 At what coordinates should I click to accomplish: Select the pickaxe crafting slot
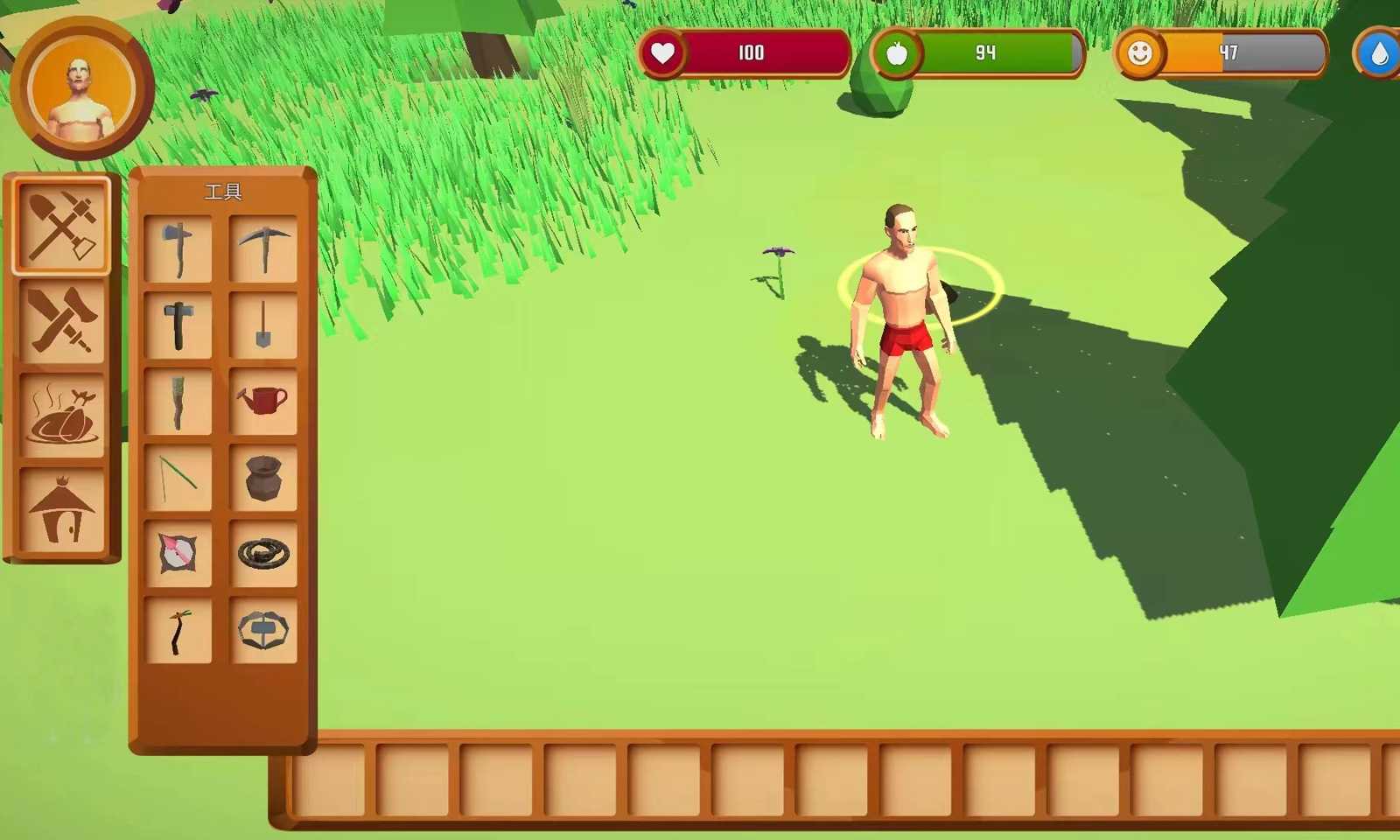pos(263,249)
